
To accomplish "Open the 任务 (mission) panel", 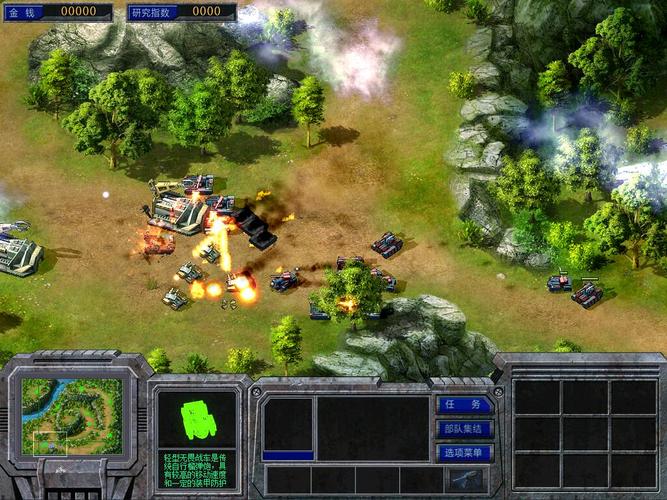I will click(x=465, y=405).
